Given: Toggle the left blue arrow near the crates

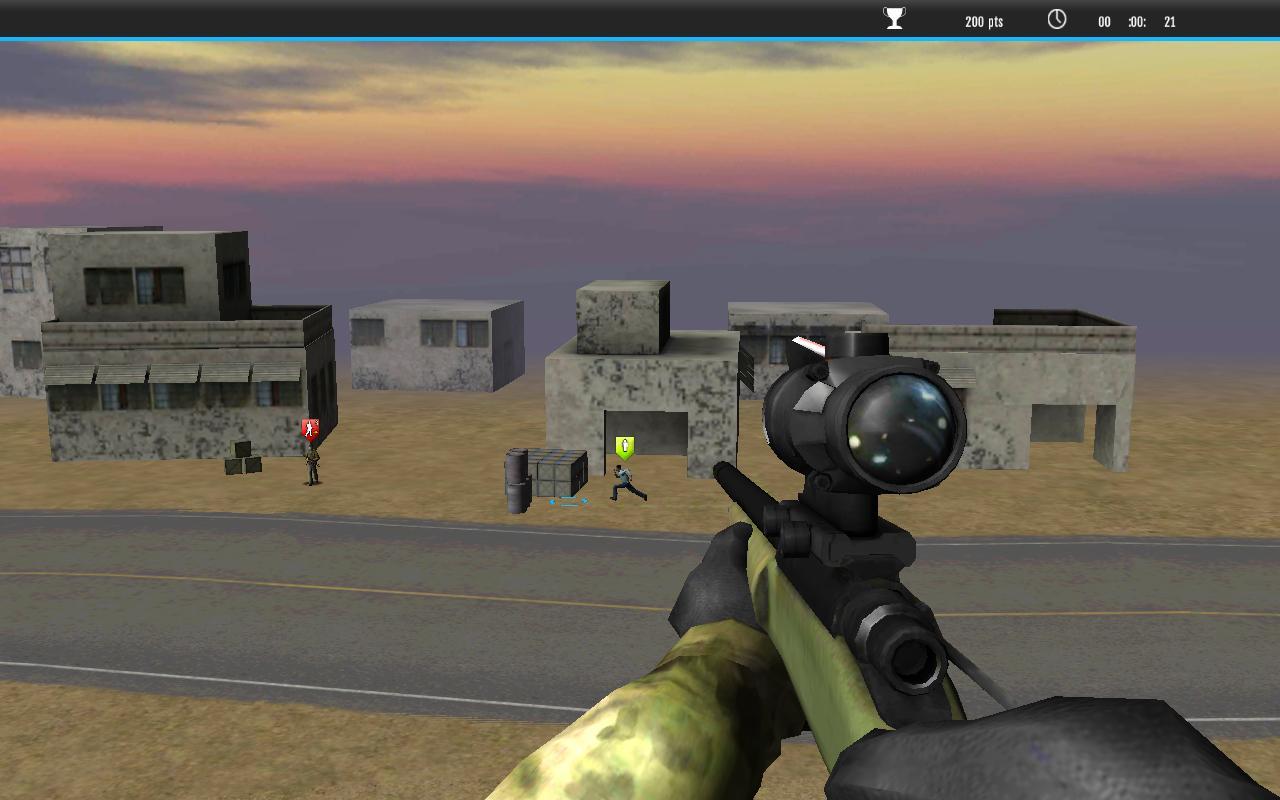Looking at the screenshot, I should point(551,501).
